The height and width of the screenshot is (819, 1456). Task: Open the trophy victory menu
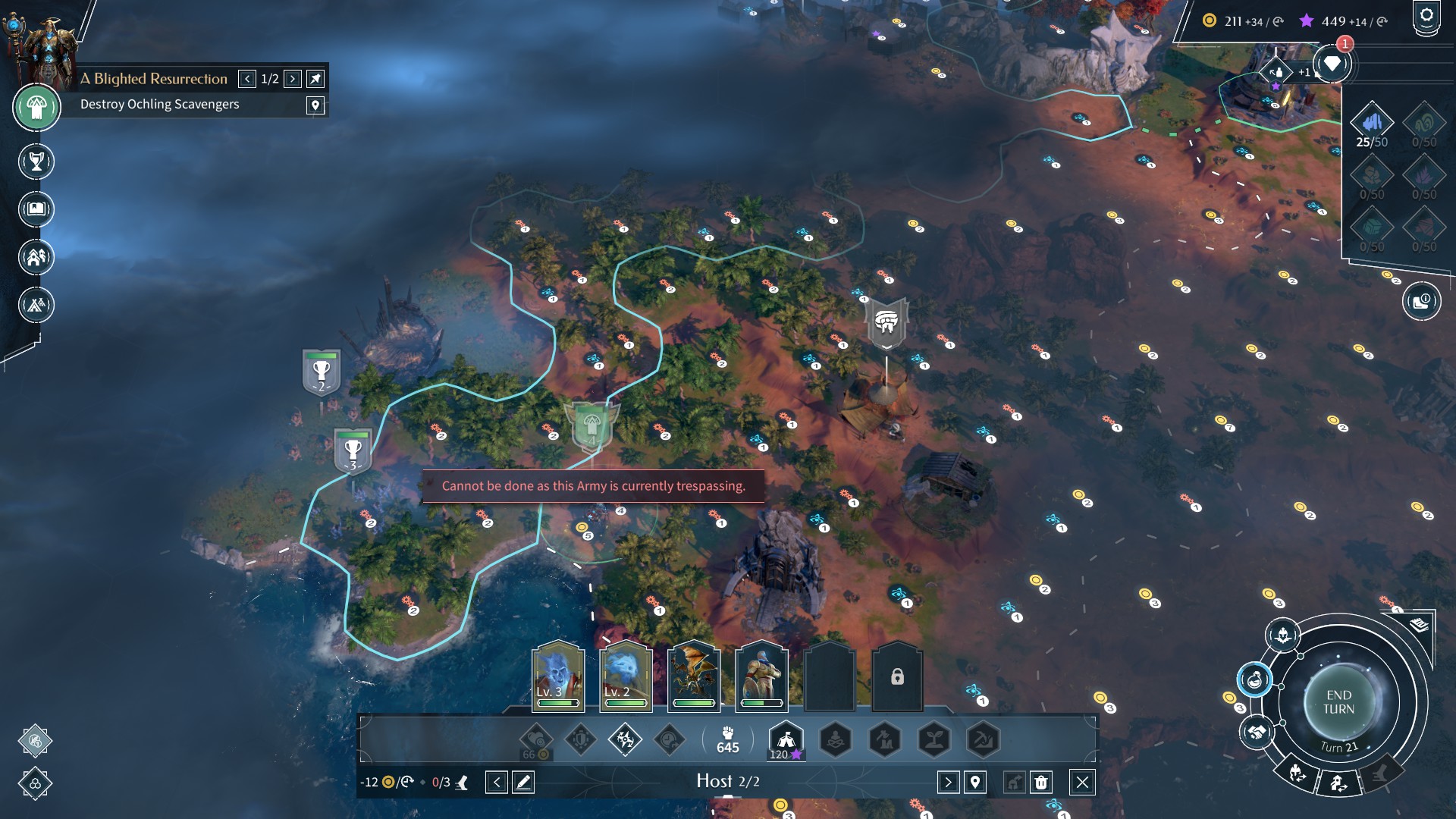(36, 162)
